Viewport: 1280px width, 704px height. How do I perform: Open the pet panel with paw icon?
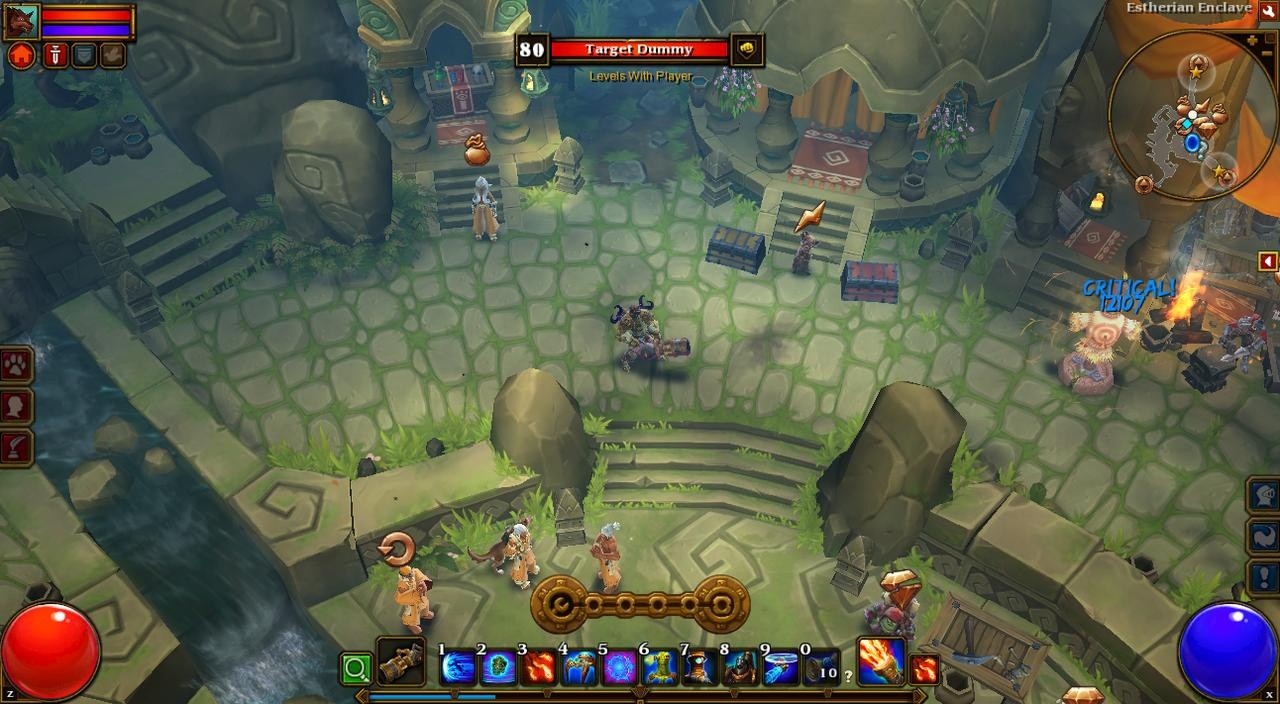17,365
